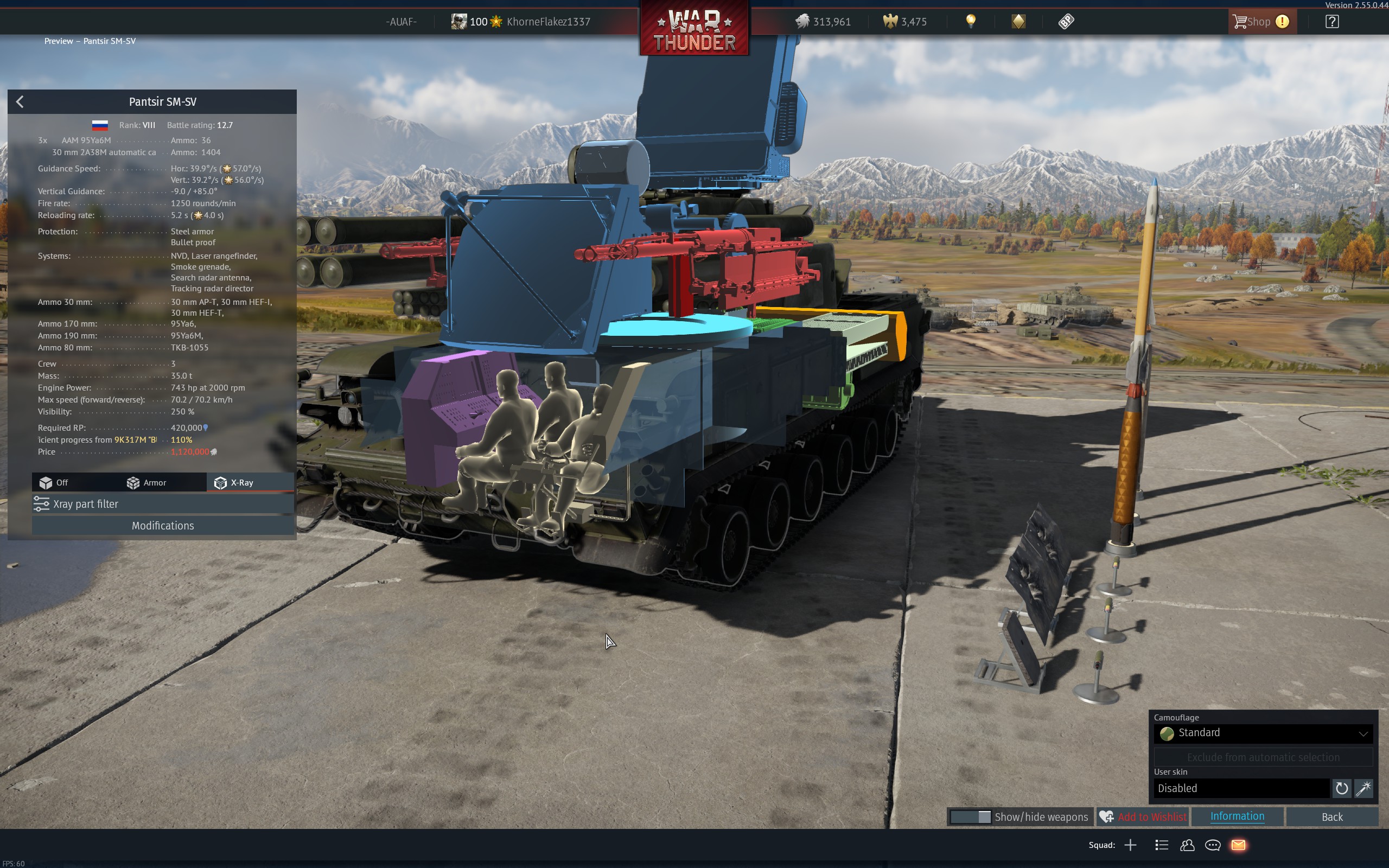This screenshot has width=1389, height=868.
Task: Click the Golden Eagles balance
Action: [904, 22]
